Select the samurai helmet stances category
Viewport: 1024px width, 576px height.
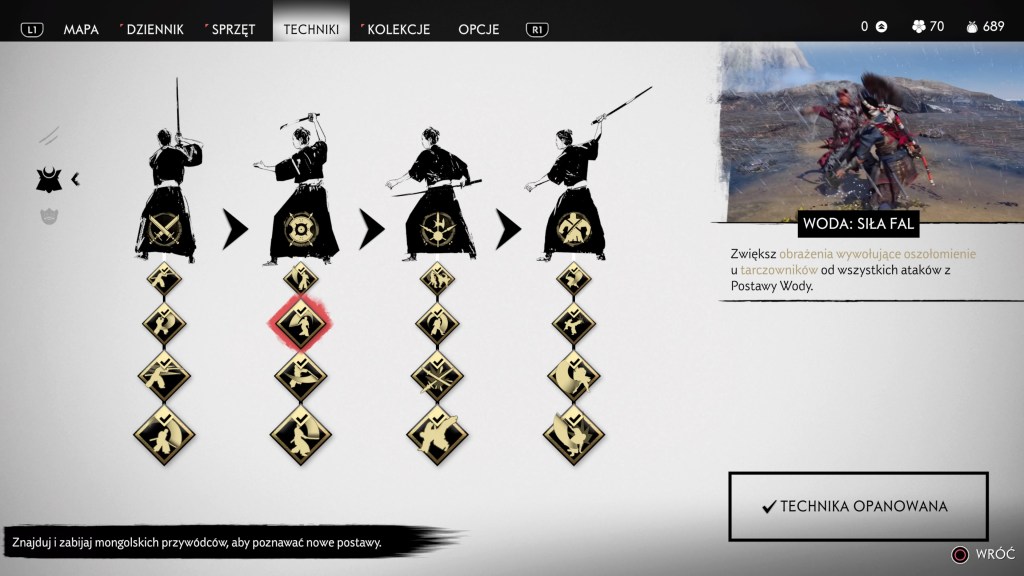tap(49, 180)
